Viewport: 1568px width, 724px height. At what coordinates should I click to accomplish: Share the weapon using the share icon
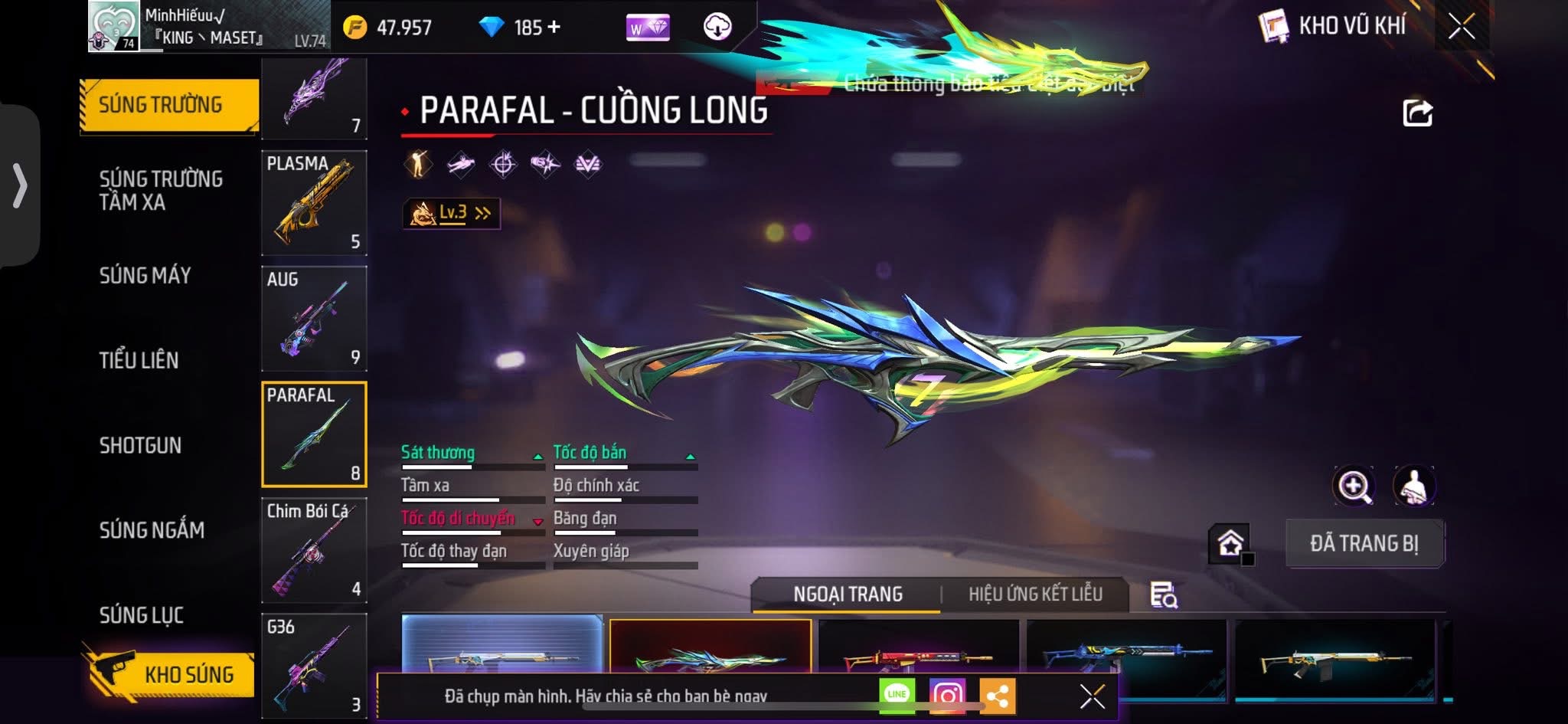[1417, 113]
